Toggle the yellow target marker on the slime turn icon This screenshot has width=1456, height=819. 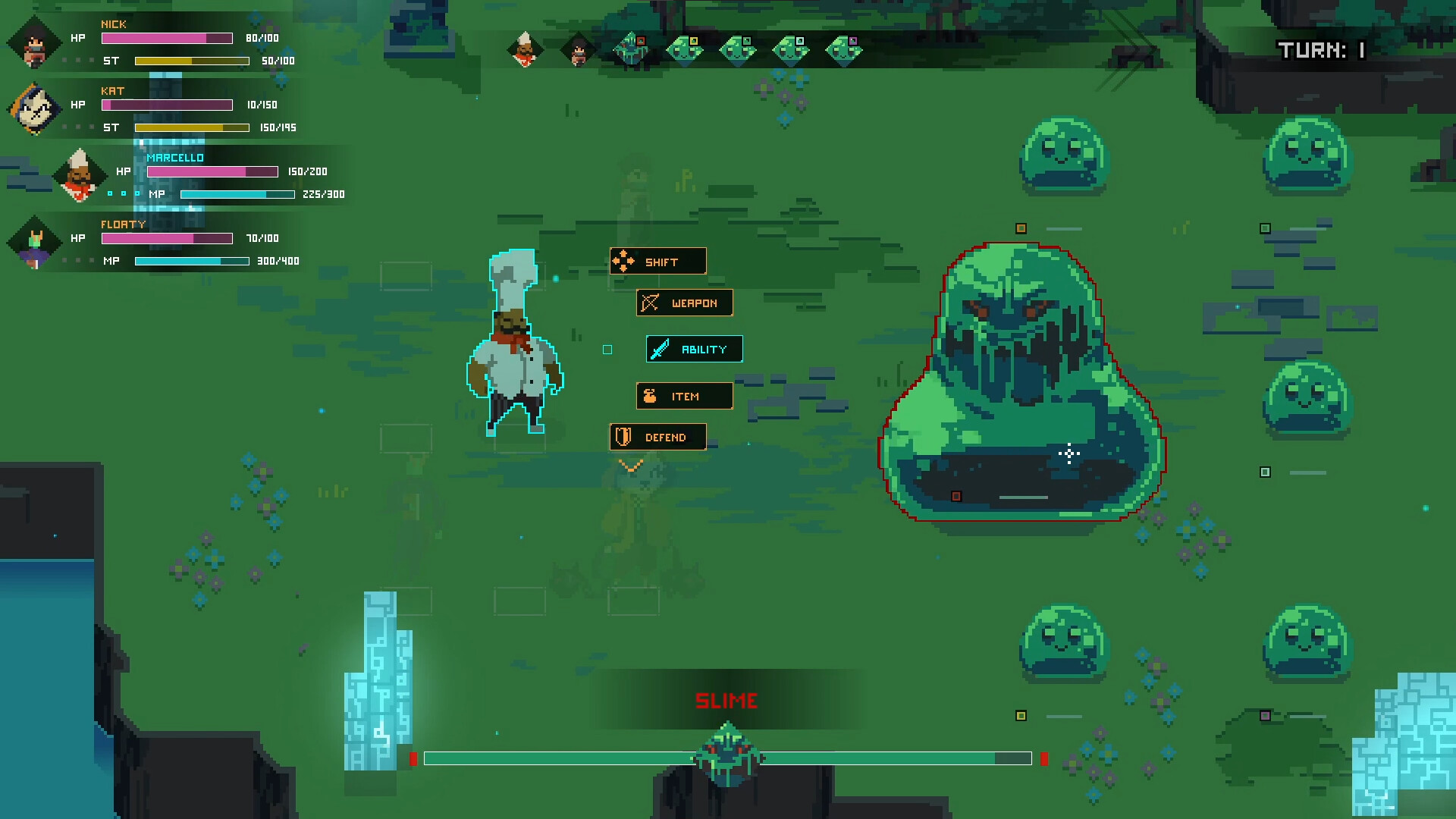(692, 41)
